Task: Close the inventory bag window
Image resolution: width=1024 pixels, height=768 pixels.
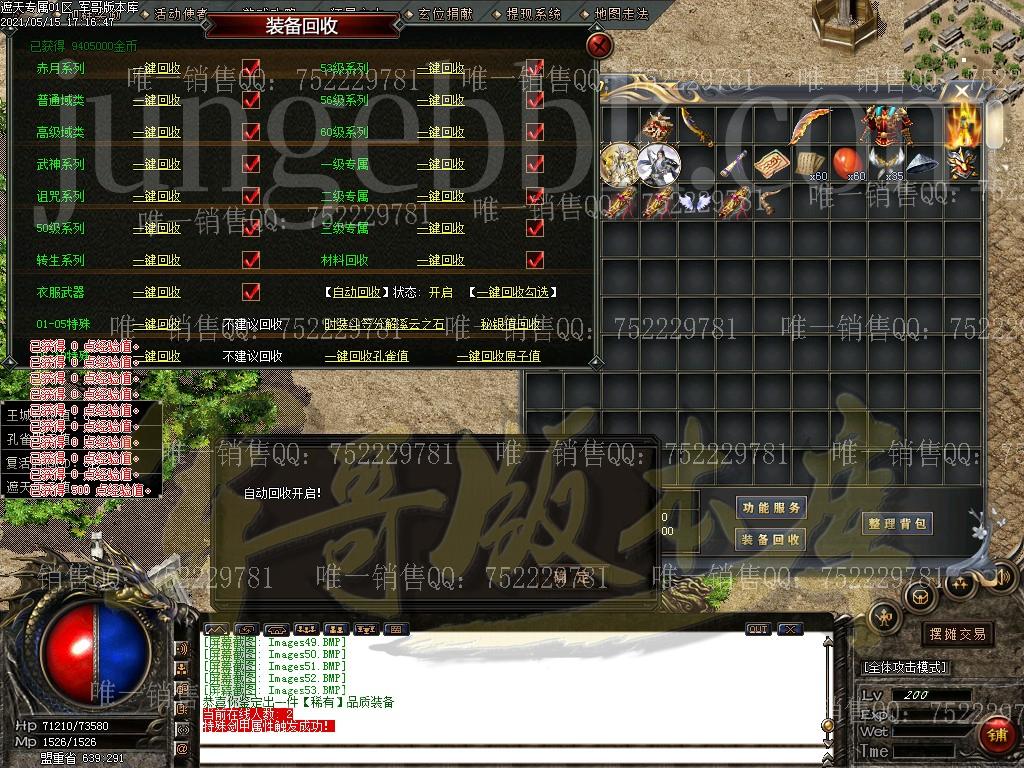Action: coord(962,92)
